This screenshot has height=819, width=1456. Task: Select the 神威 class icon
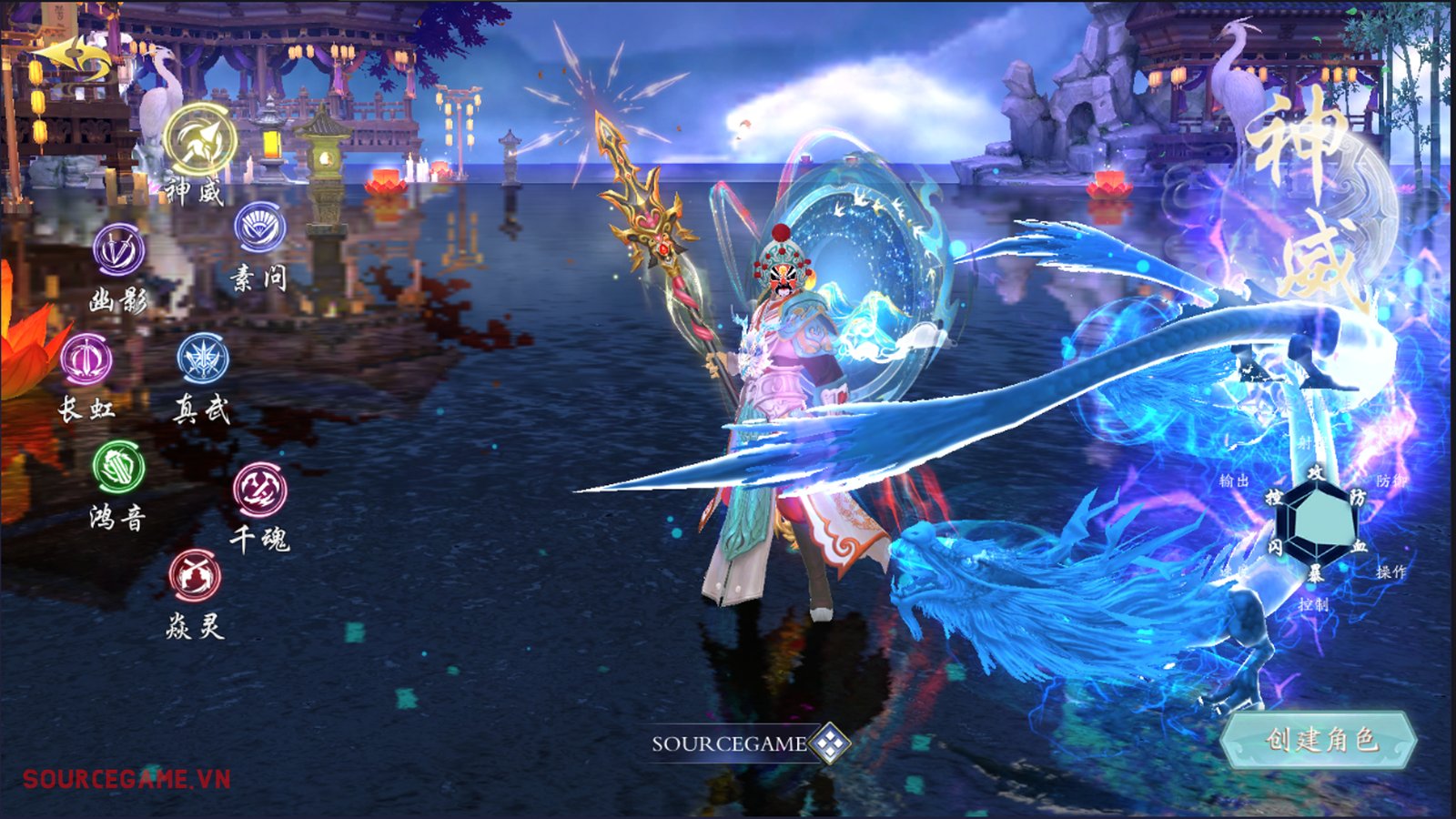(201, 140)
